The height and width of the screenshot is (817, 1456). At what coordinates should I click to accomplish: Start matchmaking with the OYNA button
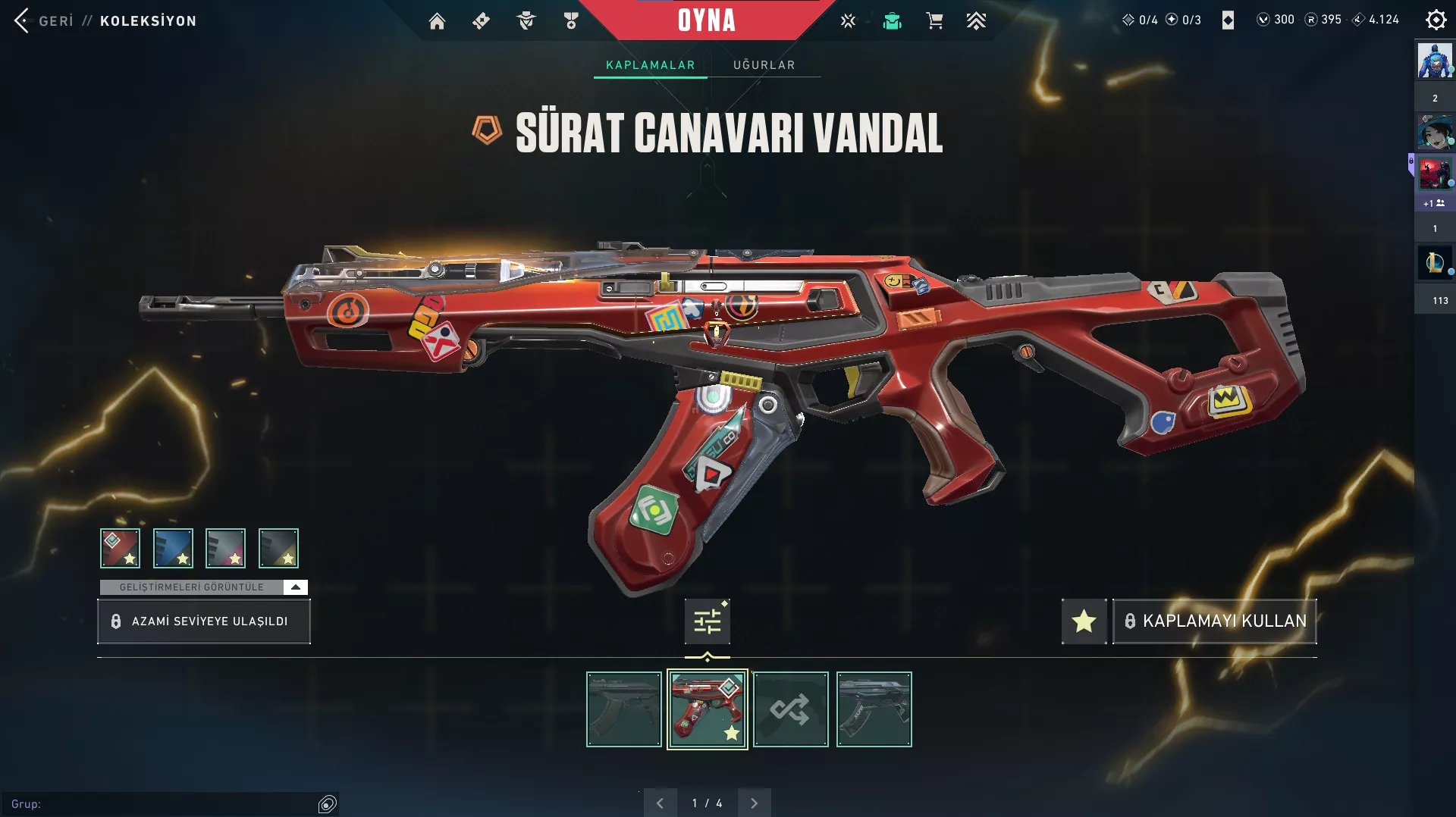pos(706,20)
